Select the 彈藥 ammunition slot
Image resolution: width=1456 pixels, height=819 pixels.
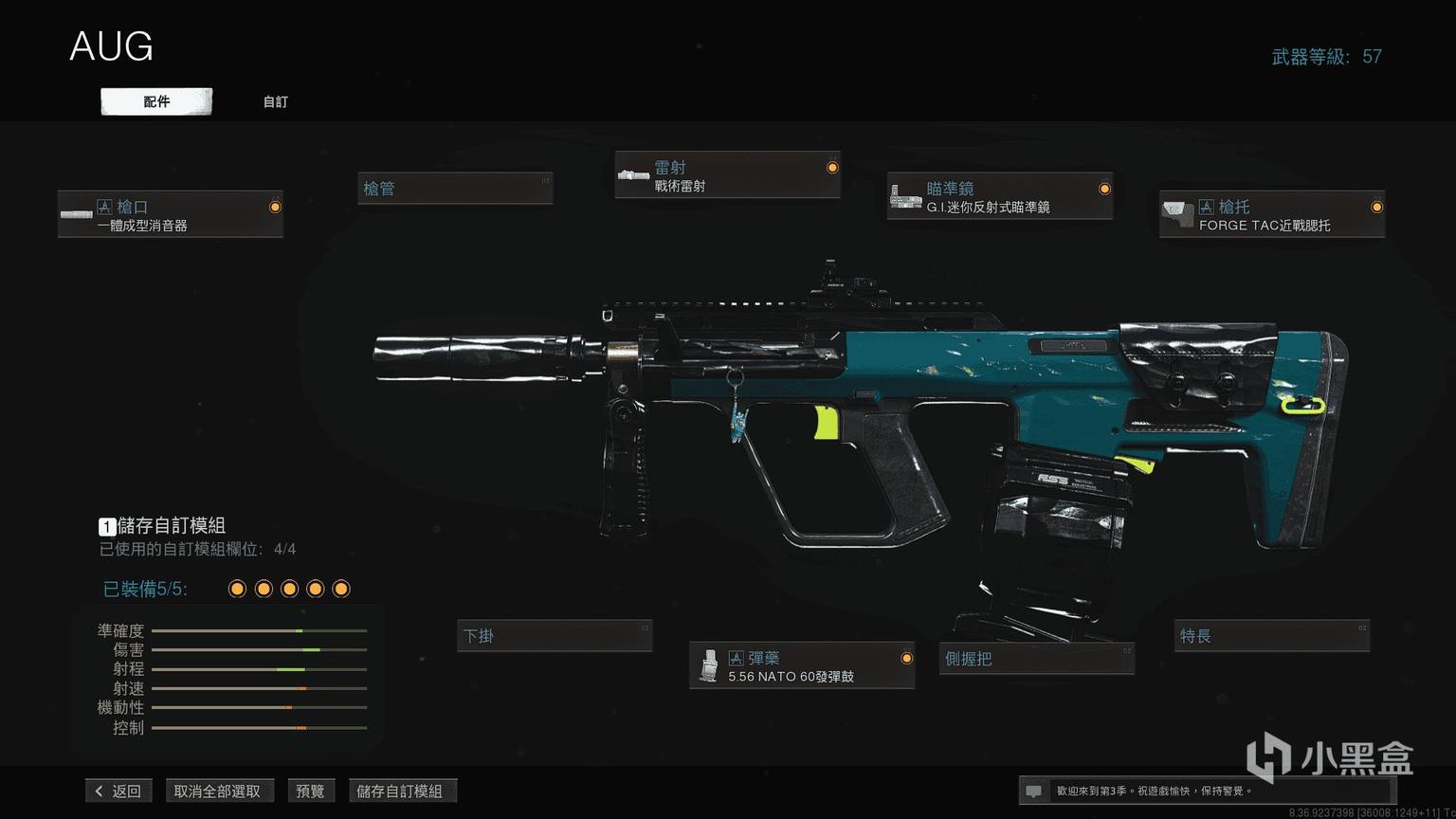click(x=802, y=665)
